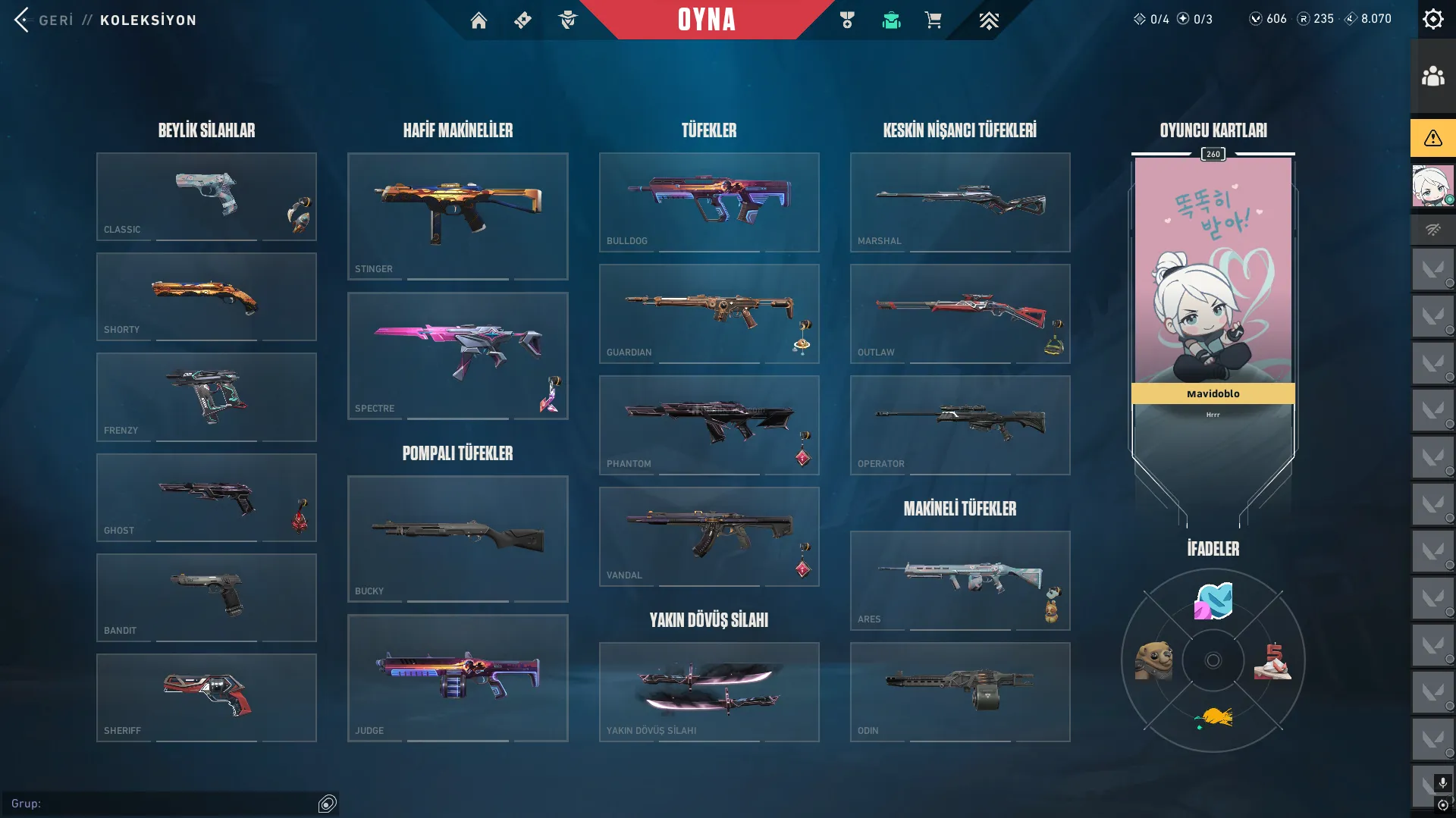This screenshot has height=818, width=1456.
Task: Start matchmaking with the OYNA button
Action: [706, 20]
